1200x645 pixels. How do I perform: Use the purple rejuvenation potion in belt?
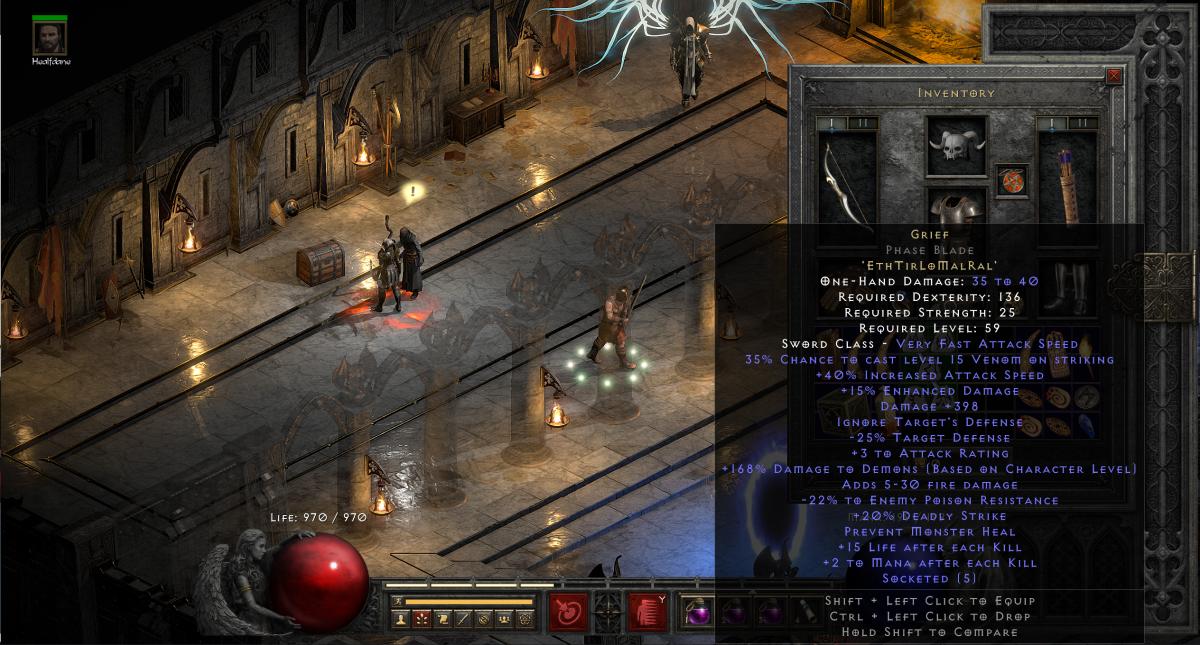pos(694,610)
